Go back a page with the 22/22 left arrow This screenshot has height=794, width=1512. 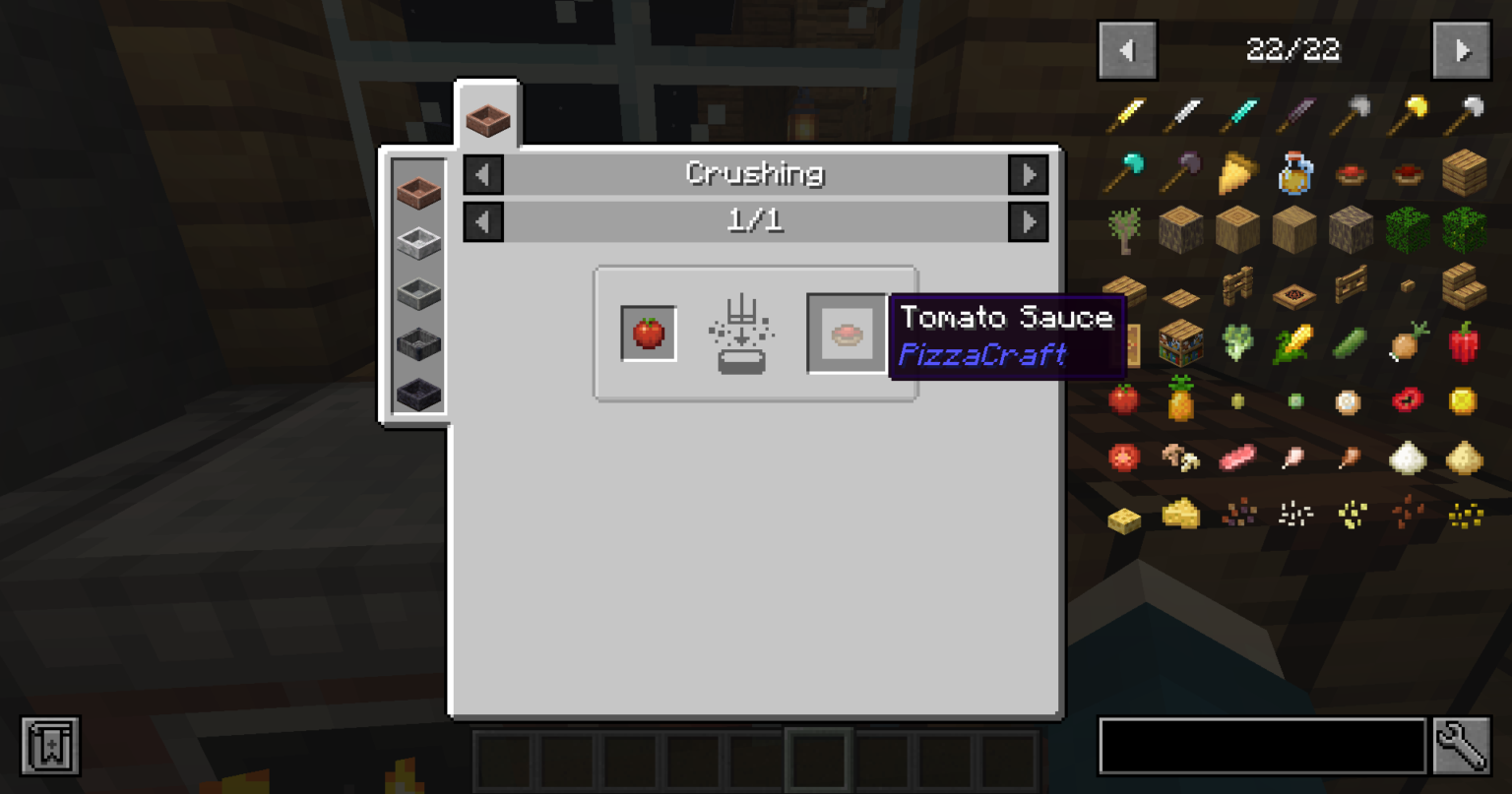[x=1127, y=50]
